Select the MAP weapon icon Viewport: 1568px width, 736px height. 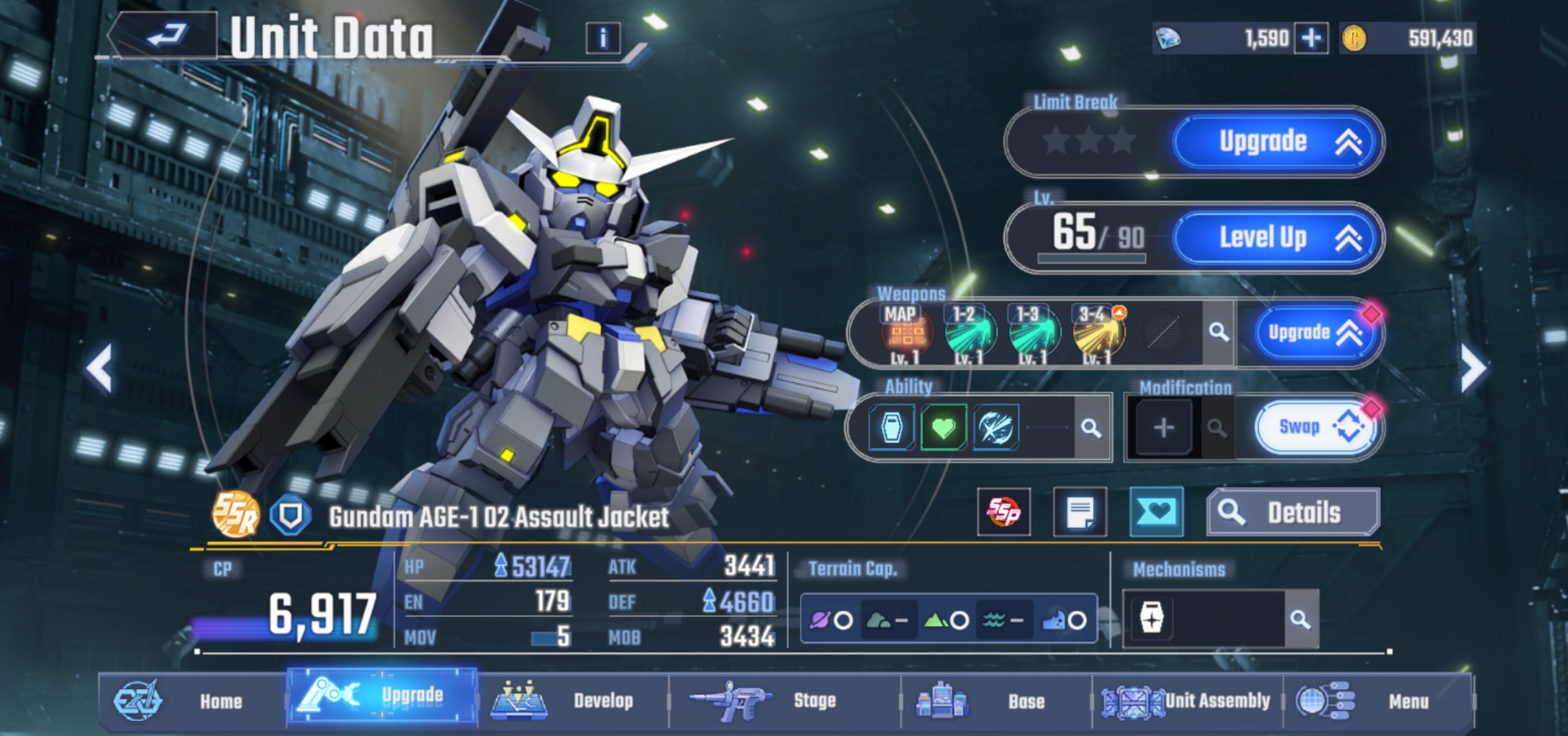point(906,333)
